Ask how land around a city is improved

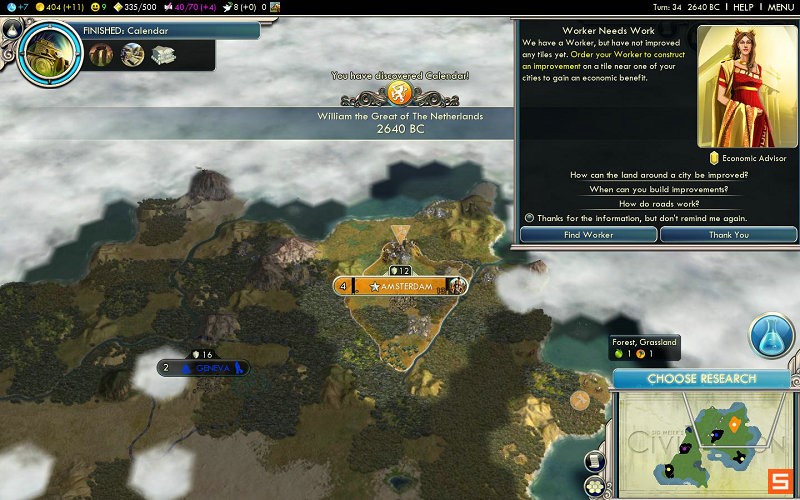click(x=658, y=175)
